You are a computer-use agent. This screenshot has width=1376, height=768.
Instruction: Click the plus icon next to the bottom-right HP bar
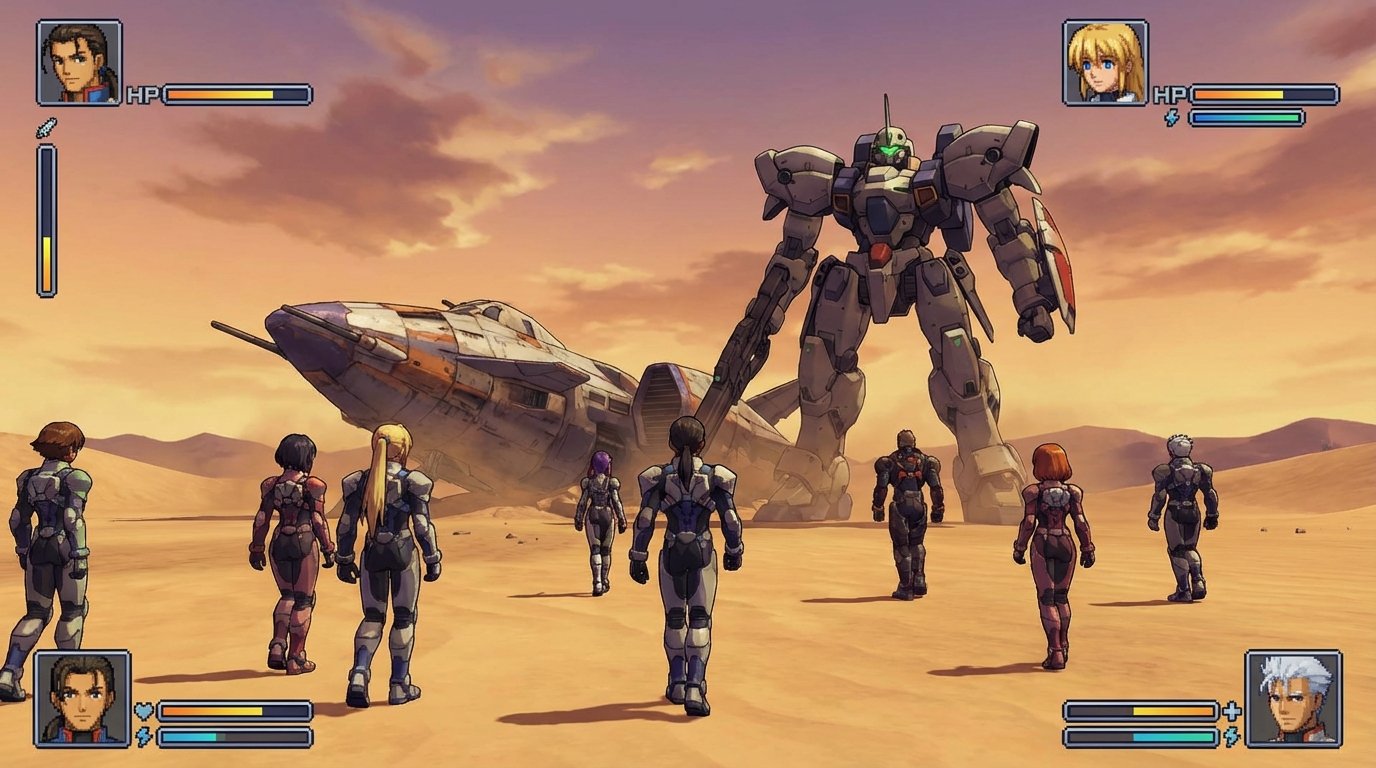tap(1232, 712)
